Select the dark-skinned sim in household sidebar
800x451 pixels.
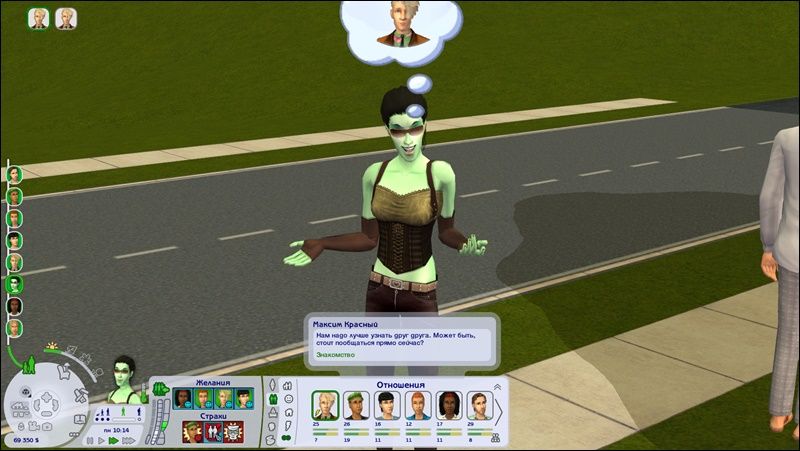click(x=15, y=306)
